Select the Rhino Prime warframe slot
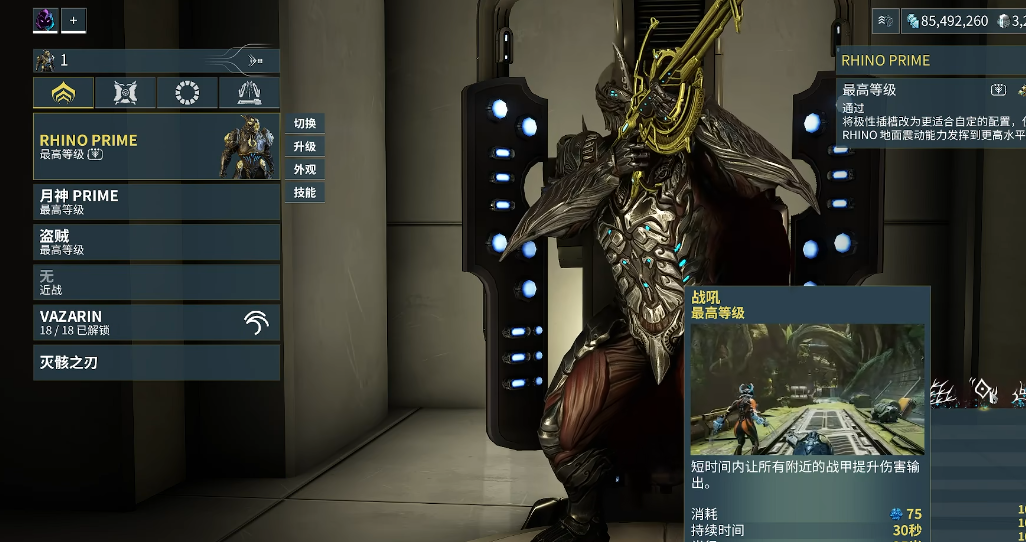 coord(156,146)
